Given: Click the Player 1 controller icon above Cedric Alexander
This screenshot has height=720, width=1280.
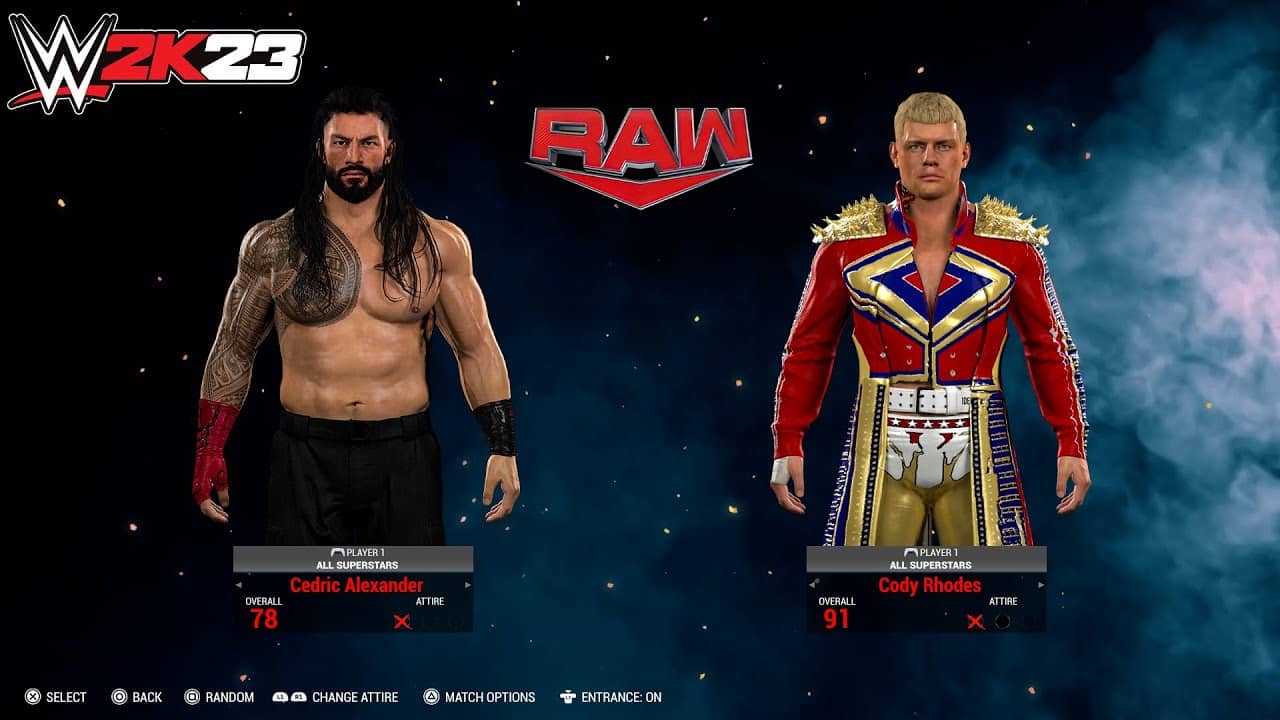Looking at the screenshot, I should [x=338, y=552].
